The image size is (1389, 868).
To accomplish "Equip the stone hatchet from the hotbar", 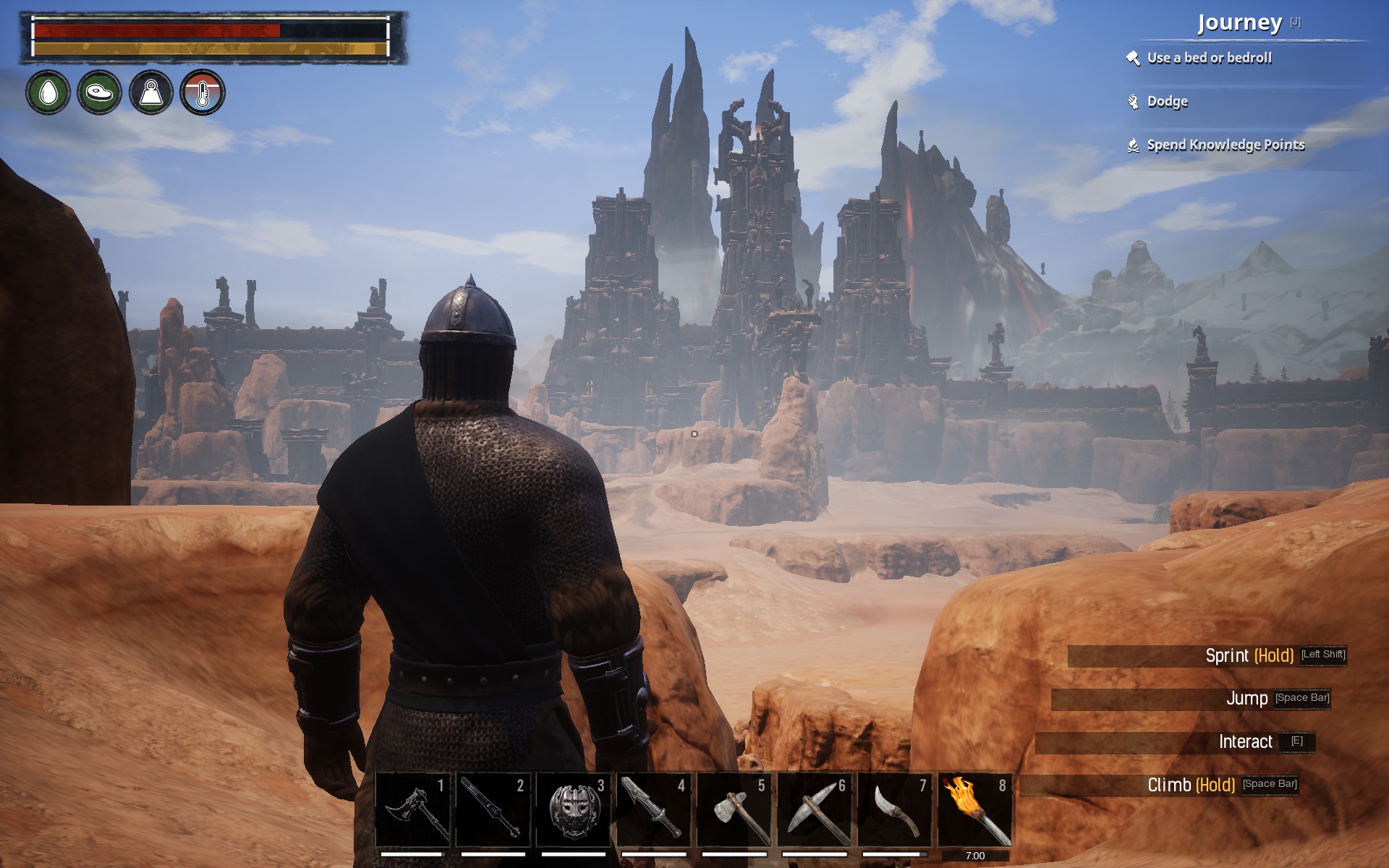I will (x=734, y=809).
